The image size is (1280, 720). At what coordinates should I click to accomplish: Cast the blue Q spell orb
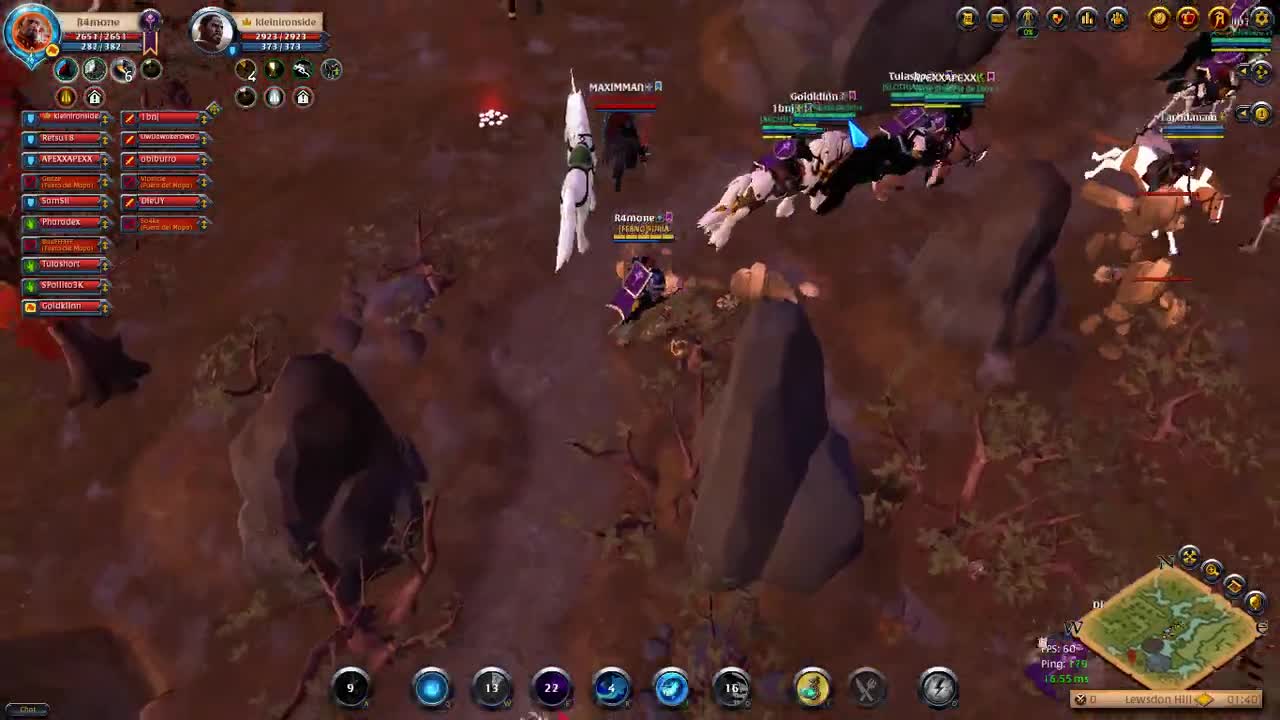(433, 688)
